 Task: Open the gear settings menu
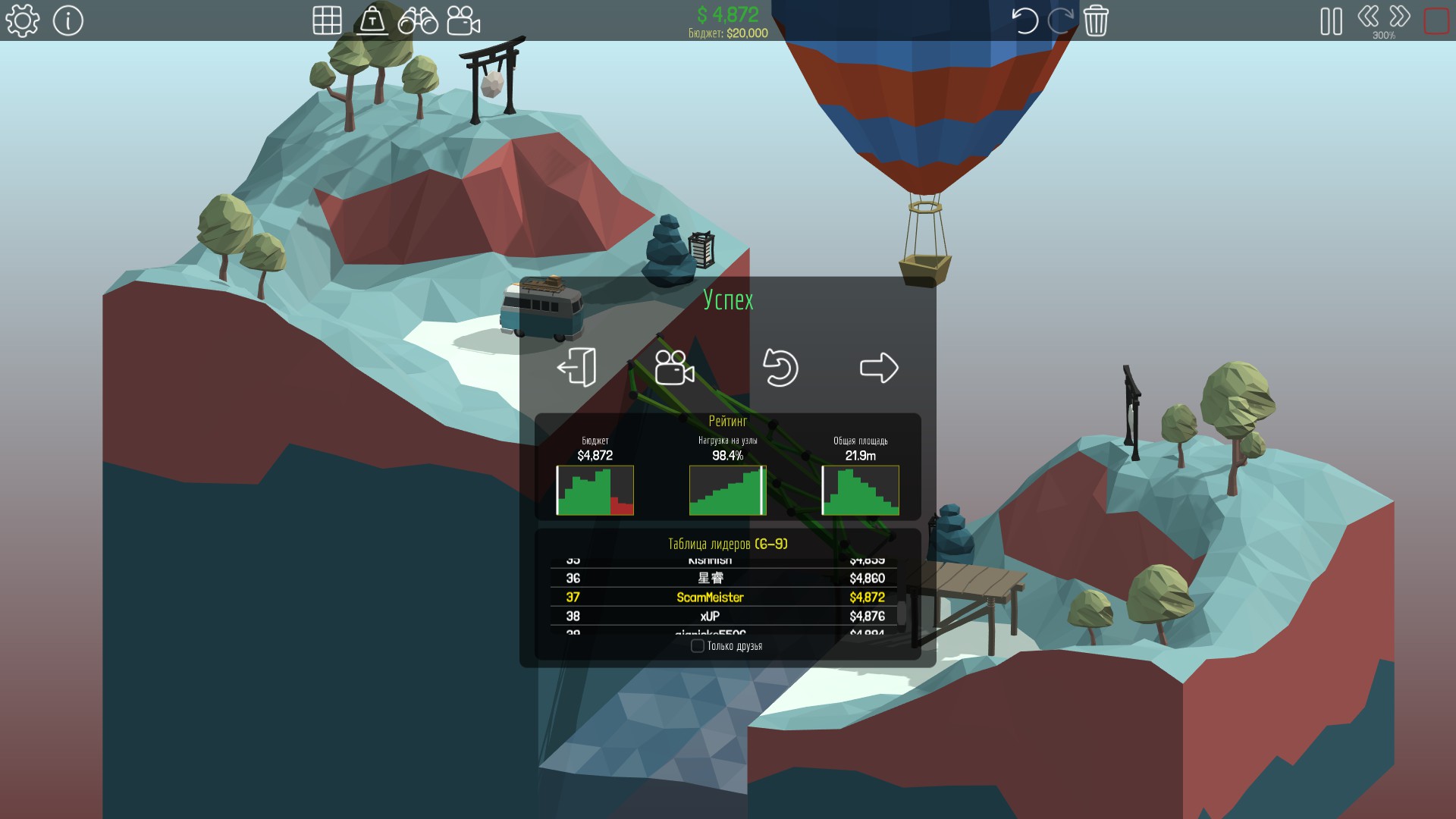click(x=23, y=20)
